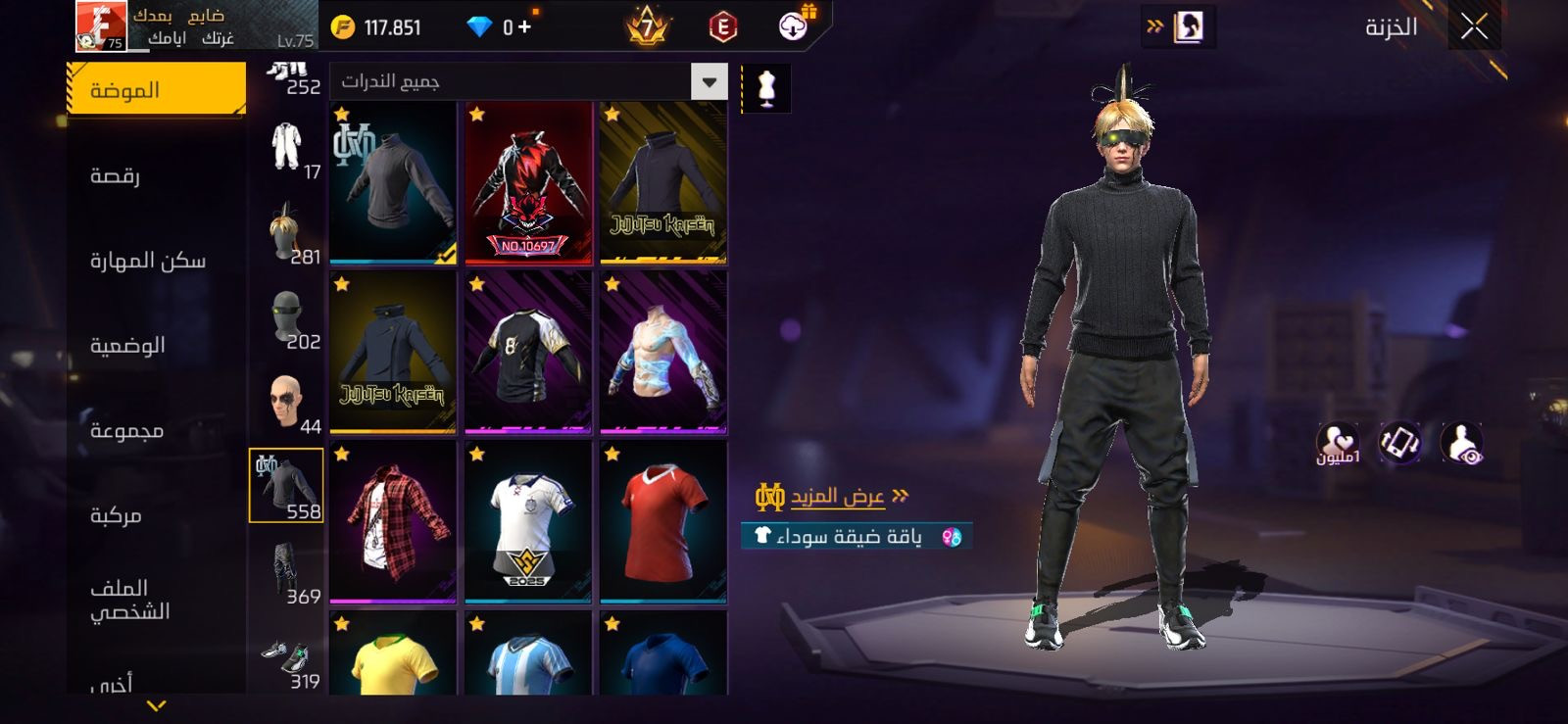Open the mannequin outfit preset button
The height and width of the screenshot is (724, 1568).
point(766,88)
